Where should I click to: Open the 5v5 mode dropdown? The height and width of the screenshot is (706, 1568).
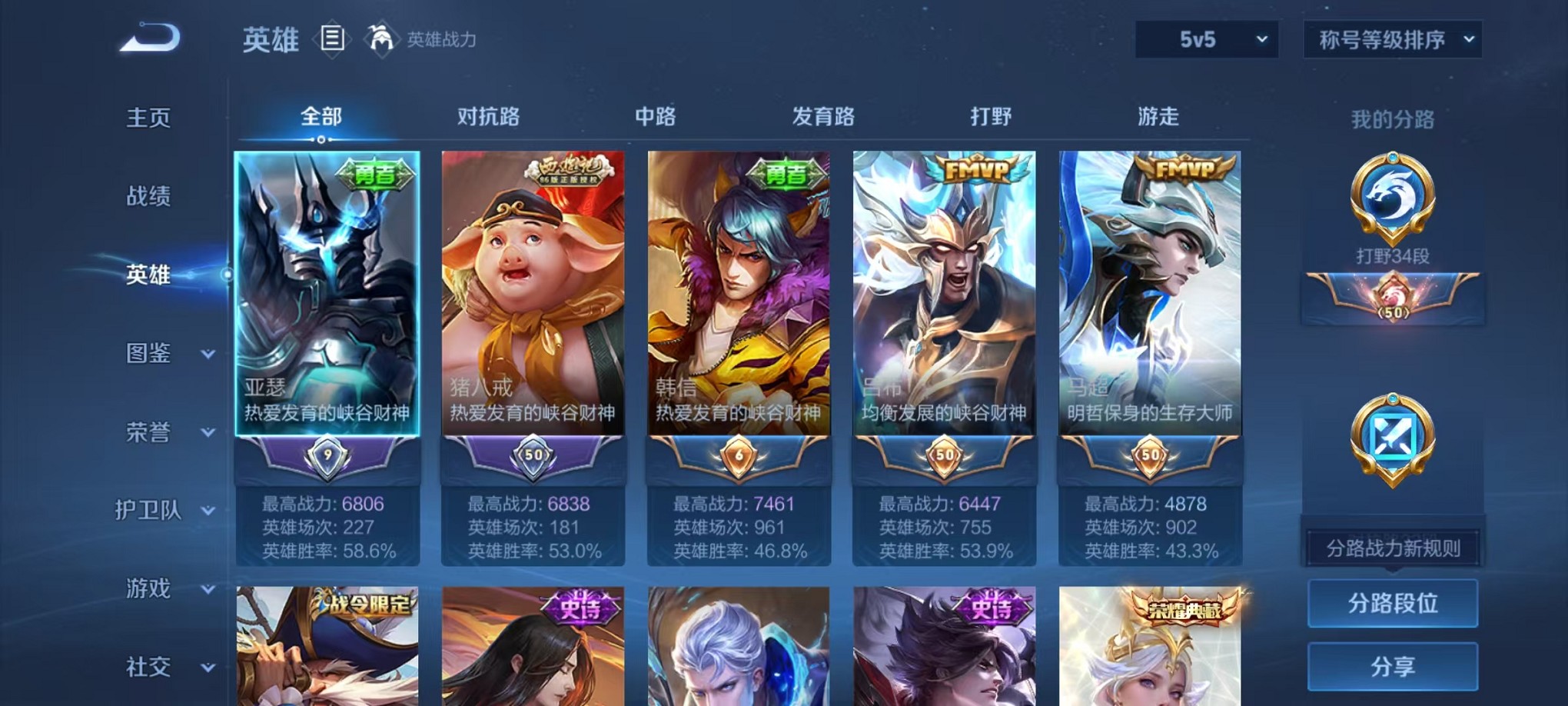coord(1205,40)
